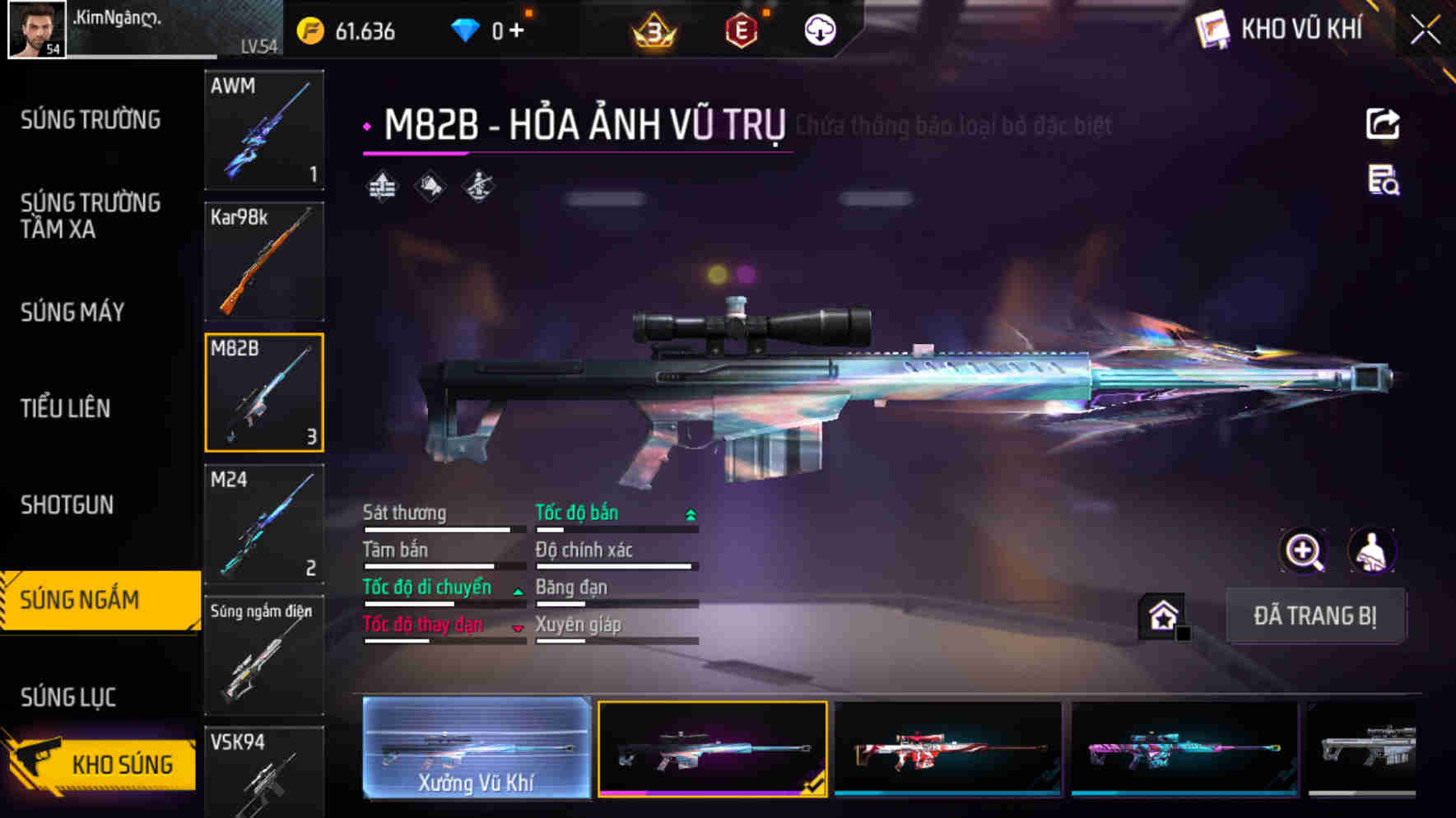The height and width of the screenshot is (818, 1456).
Task: Toggle weapon display on character preview
Action: (1371, 551)
